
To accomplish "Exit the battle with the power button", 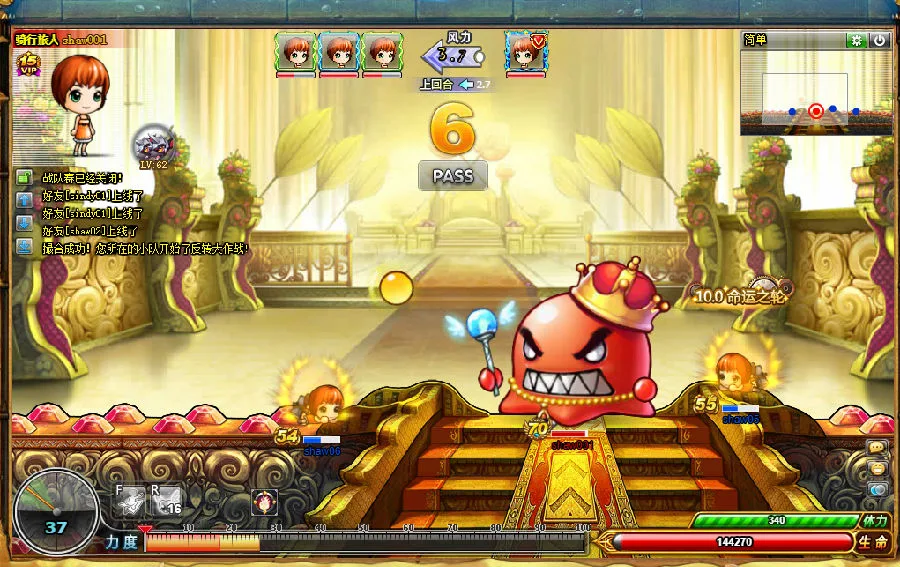I will click(879, 40).
